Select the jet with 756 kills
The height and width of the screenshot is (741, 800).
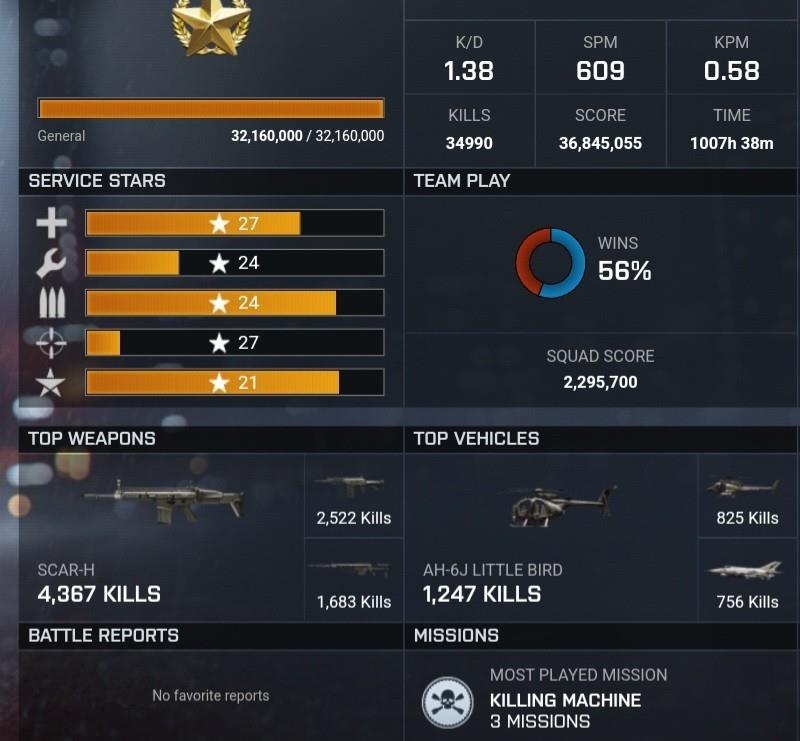pyautogui.click(x=746, y=581)
